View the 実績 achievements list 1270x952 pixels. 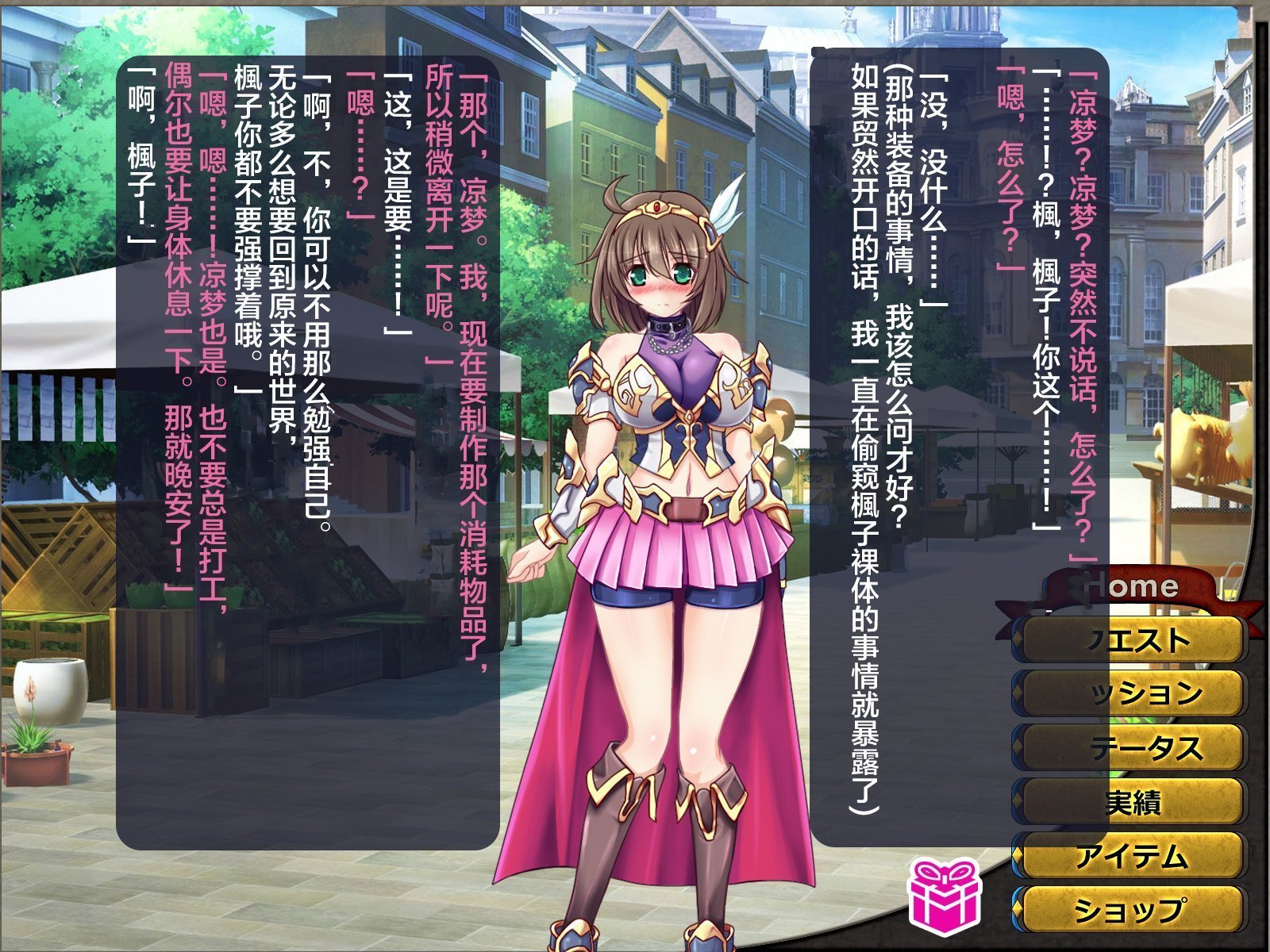pos(1131,802)
